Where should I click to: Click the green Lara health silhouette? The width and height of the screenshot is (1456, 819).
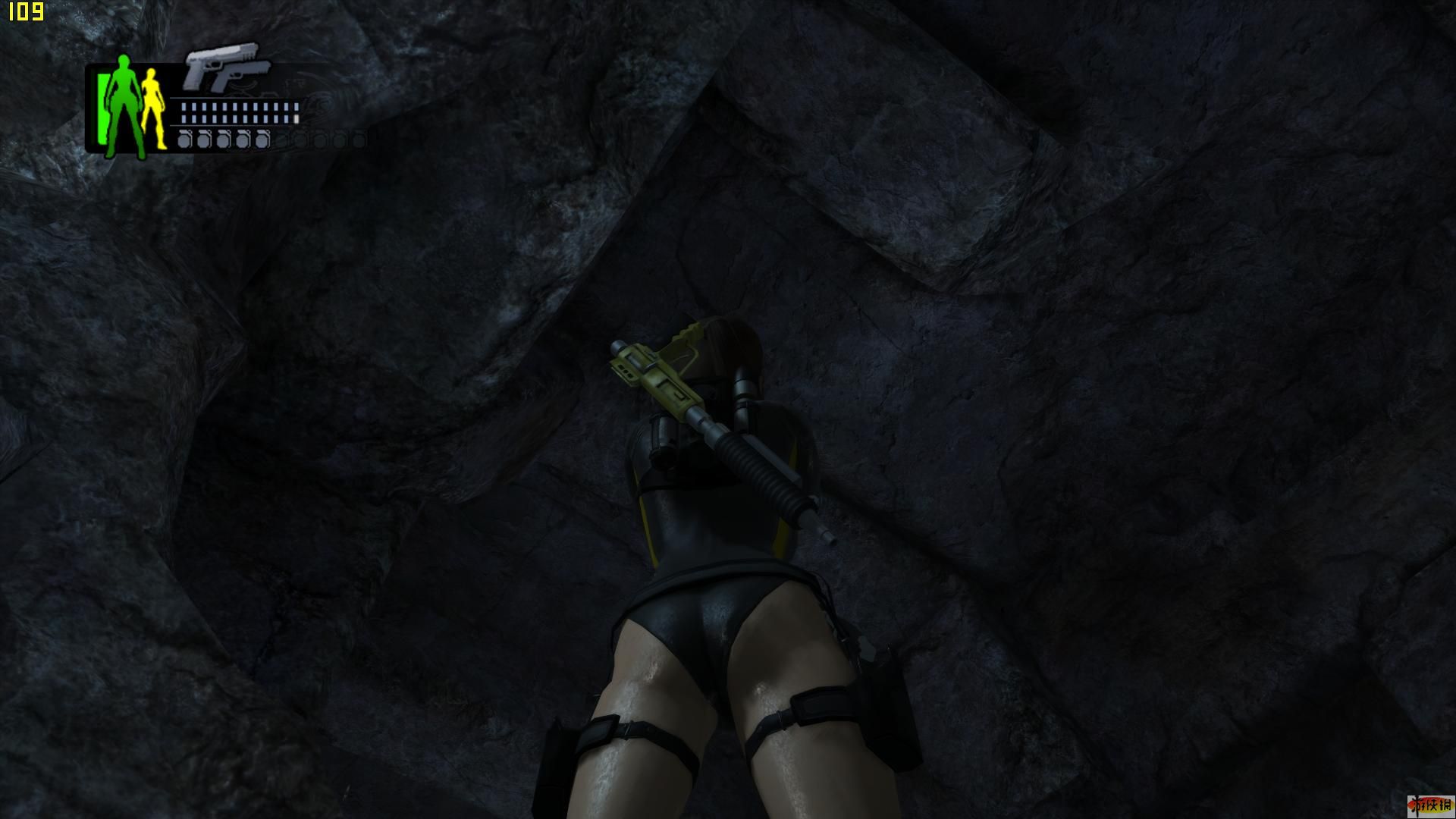point(124,105)
